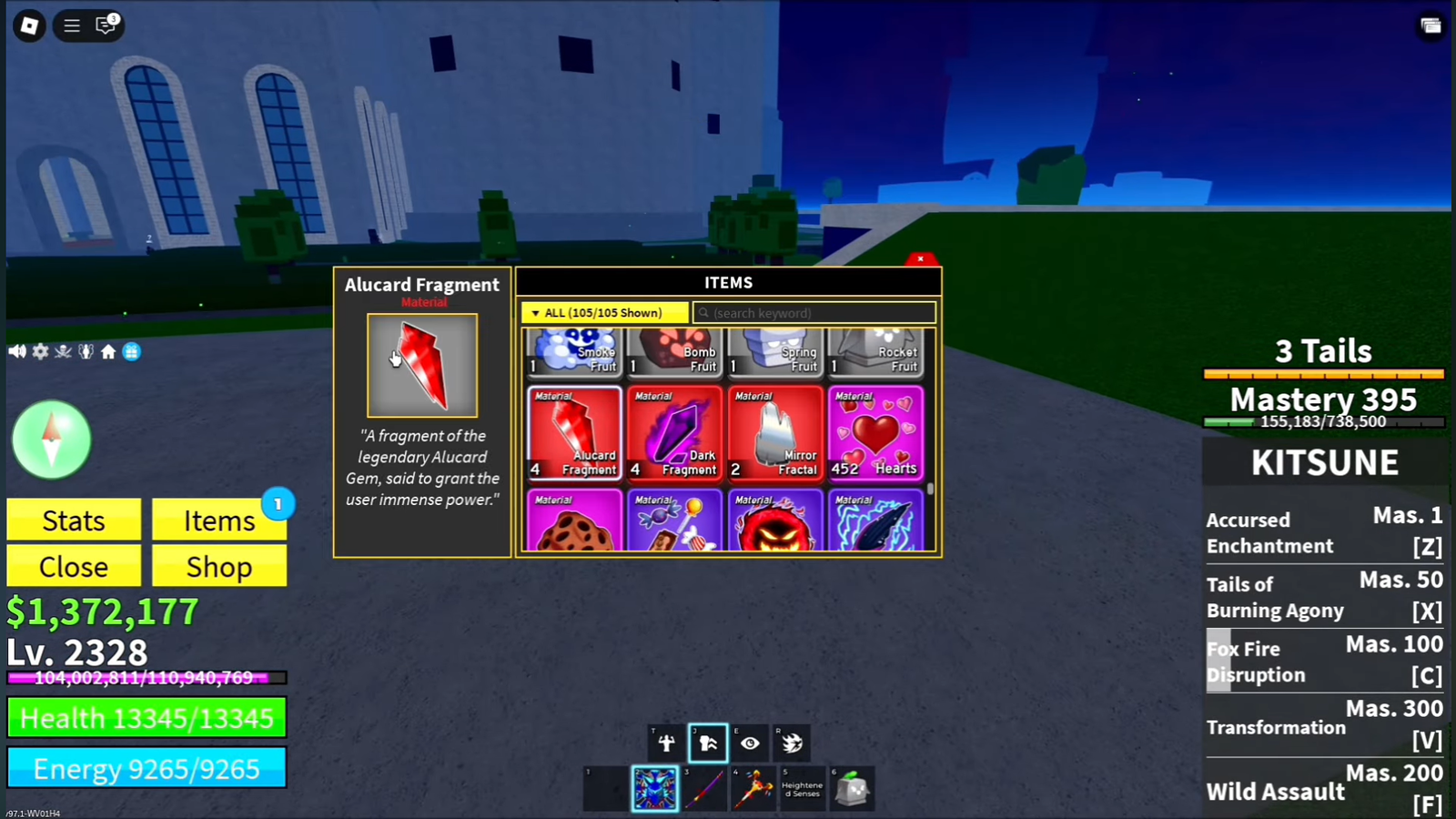Open settings with the gear icon
The width and height of the screenshot is (1456, 819).
(x=41, y=351)
